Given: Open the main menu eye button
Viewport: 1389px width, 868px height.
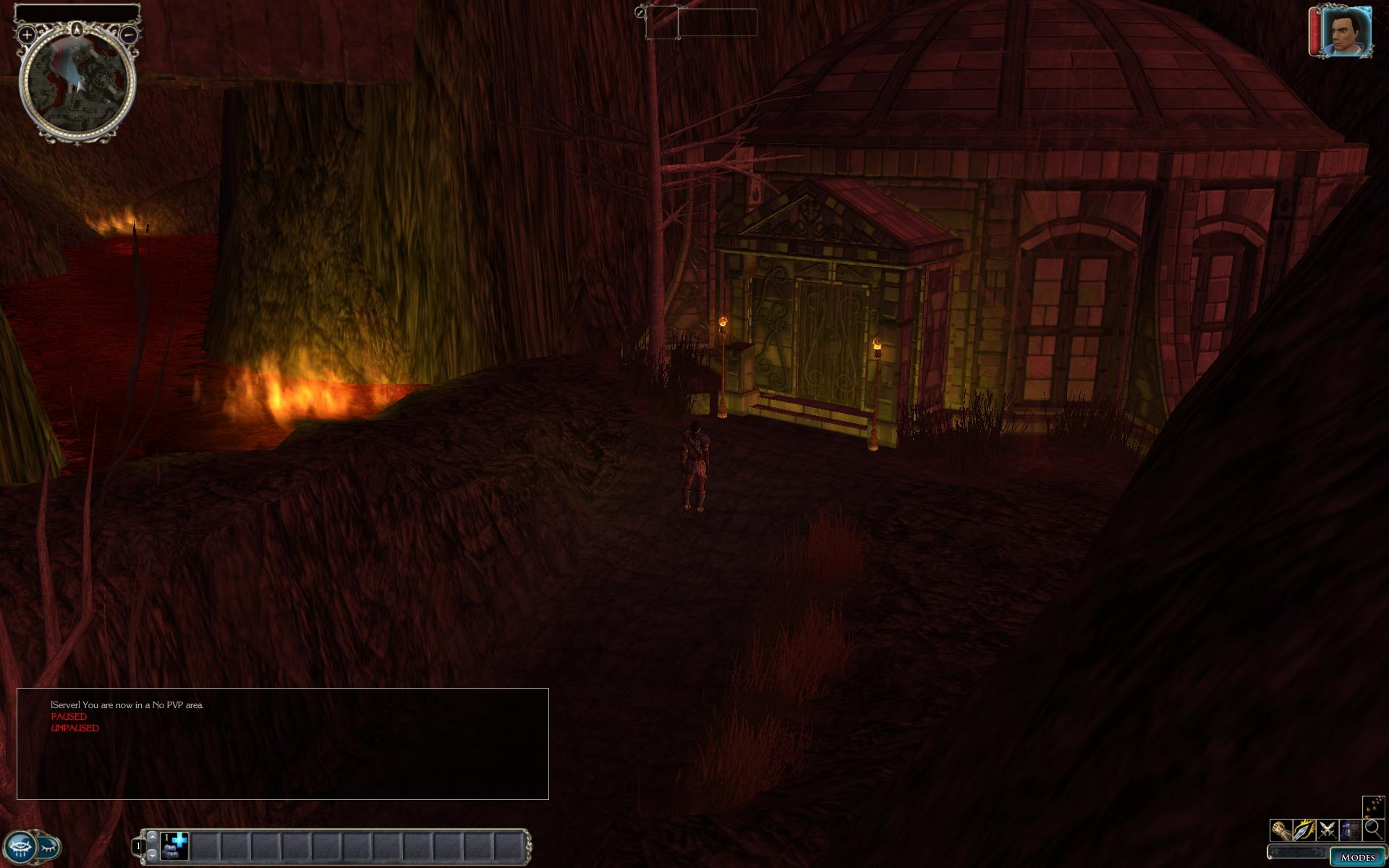Looking at the screenshot, I should (20, 846).
